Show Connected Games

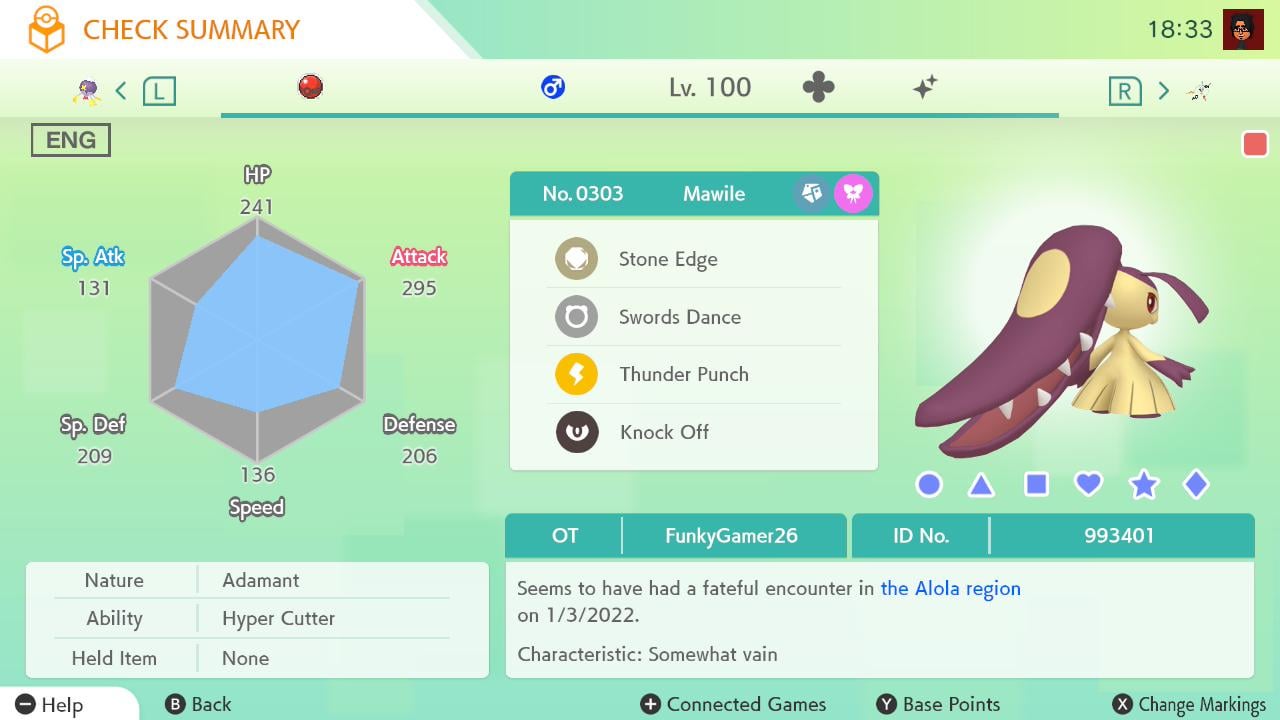(x=734, y=705)
